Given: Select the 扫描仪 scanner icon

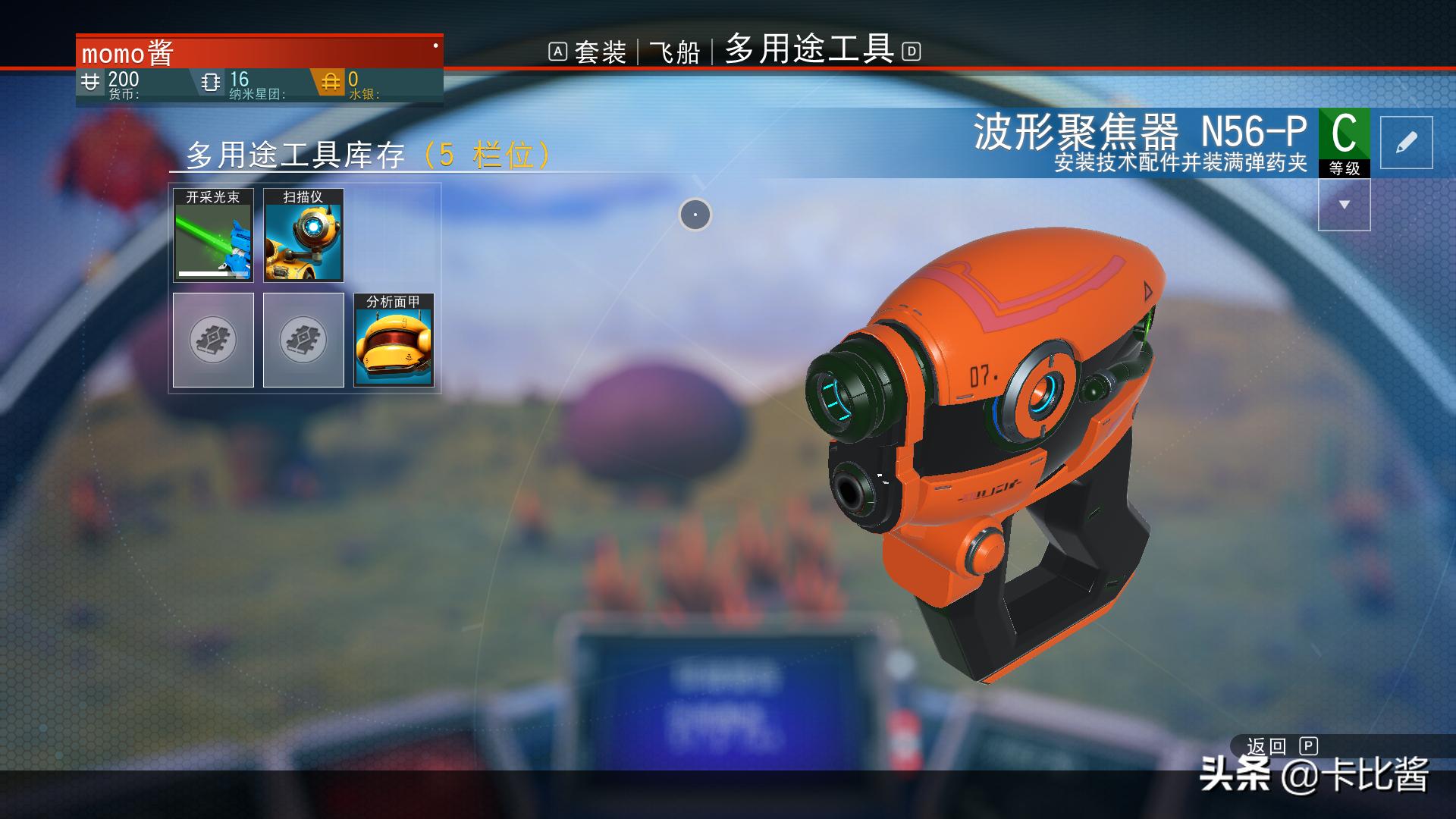Looking at the screenshot, I should (x=303, y=237).
